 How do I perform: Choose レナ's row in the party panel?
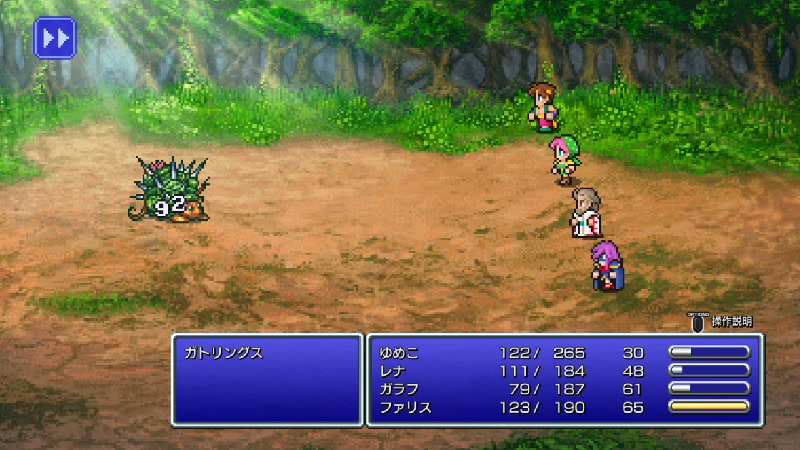(x=394, y=371)
